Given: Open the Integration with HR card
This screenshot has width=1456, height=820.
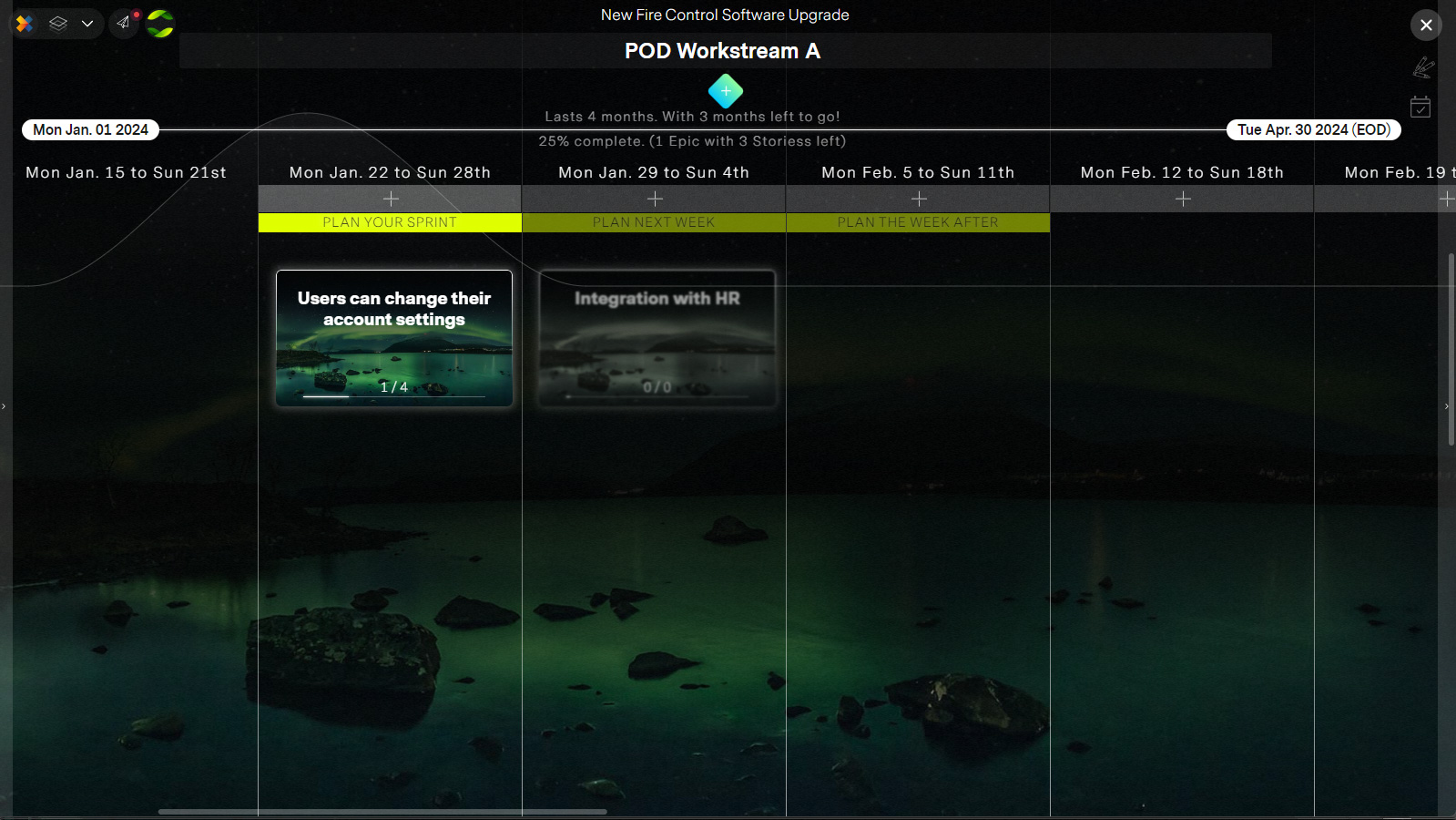Looking at the screenshot, I should pos(656,338).
